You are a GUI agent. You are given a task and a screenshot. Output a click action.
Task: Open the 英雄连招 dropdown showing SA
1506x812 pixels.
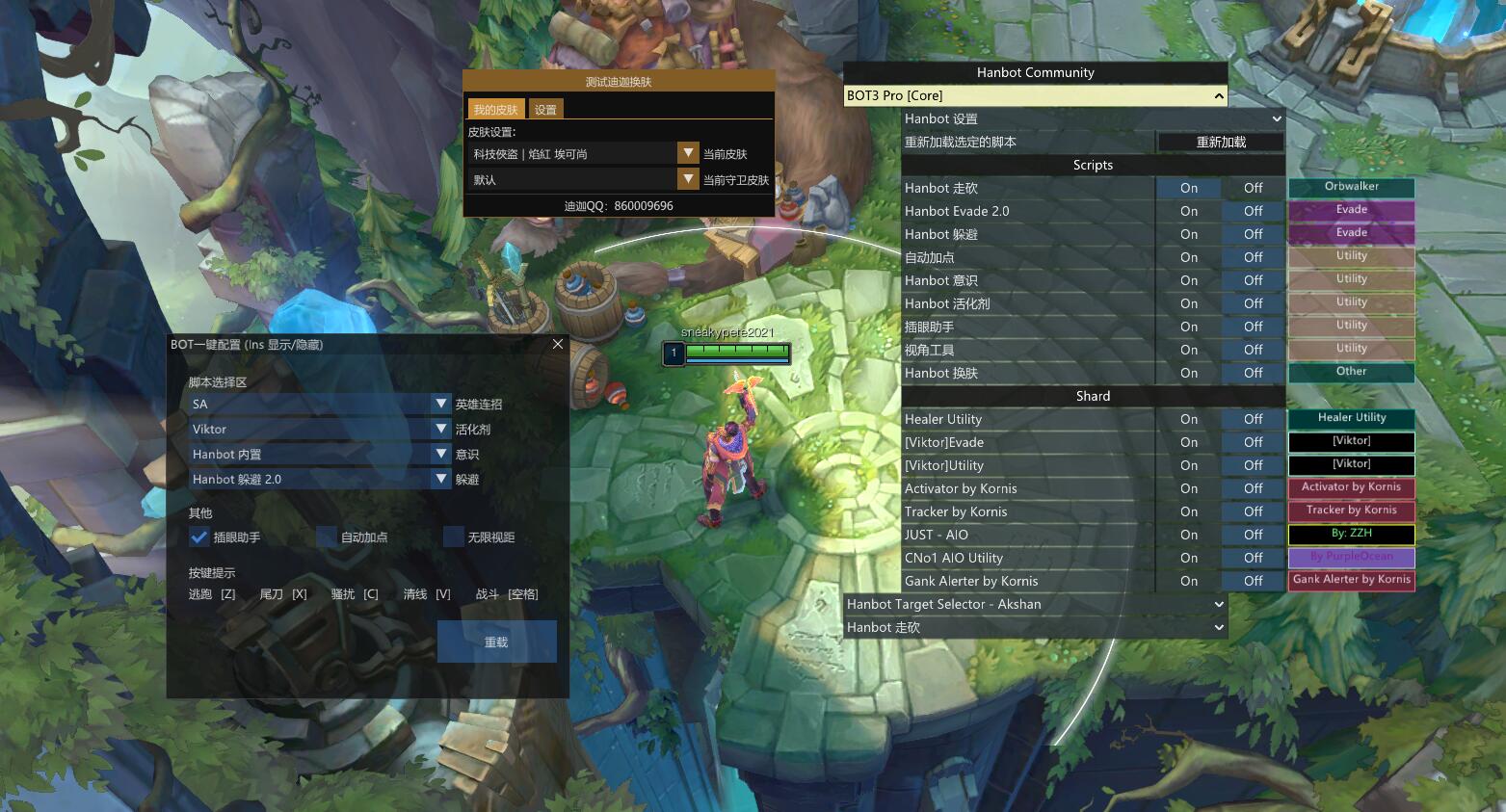(x=441, y=404)
